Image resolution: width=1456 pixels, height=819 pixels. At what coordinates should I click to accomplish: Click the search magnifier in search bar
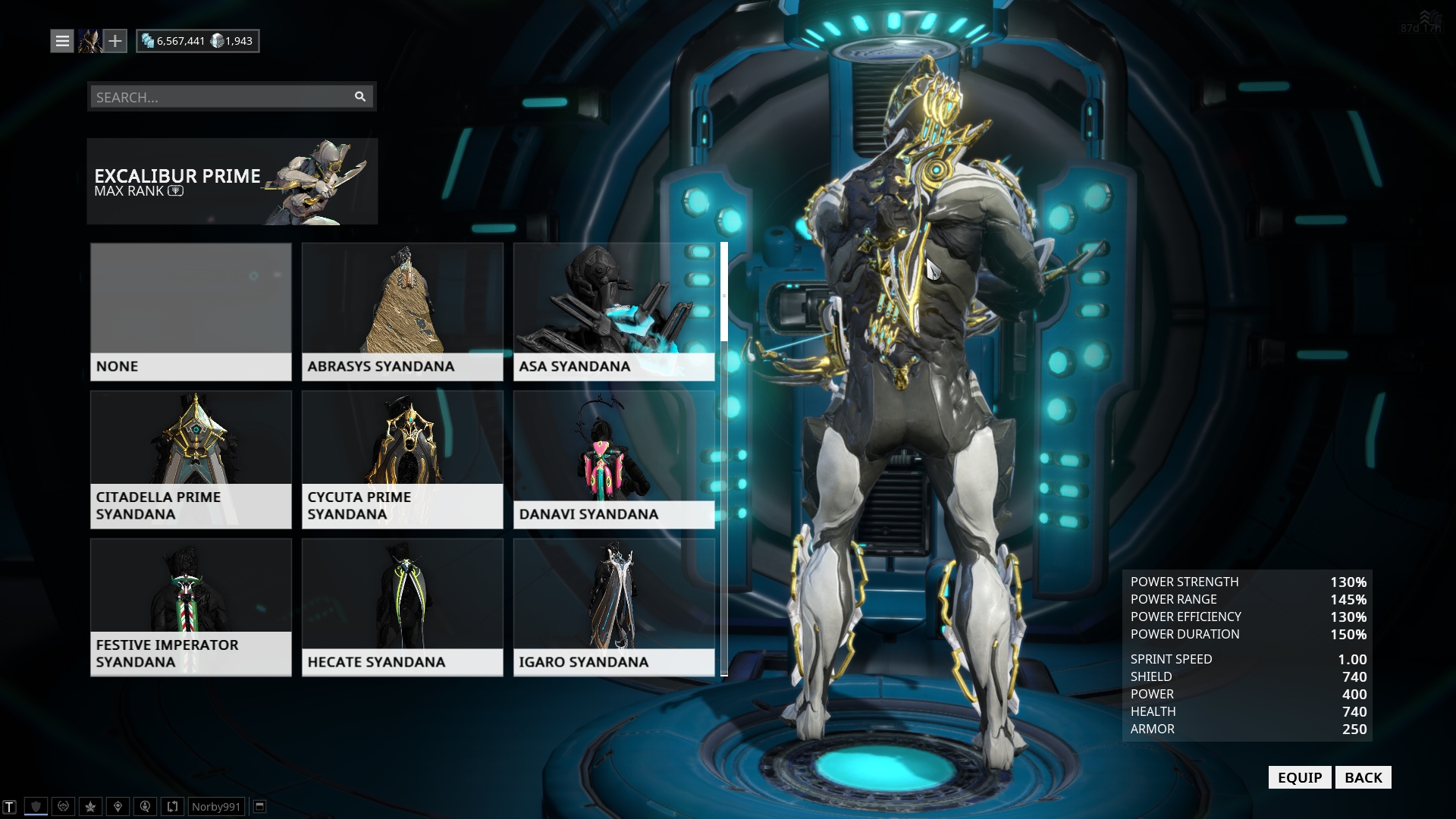(x=359, y=96)
